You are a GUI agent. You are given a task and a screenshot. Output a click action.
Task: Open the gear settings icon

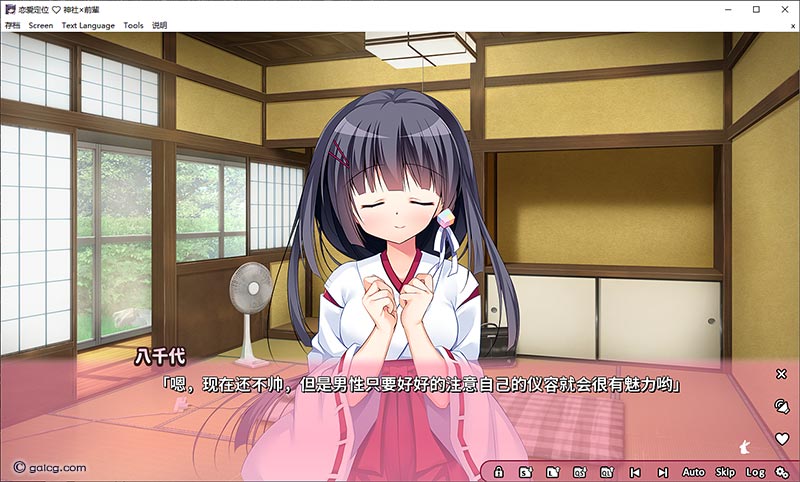click(782, 471)
